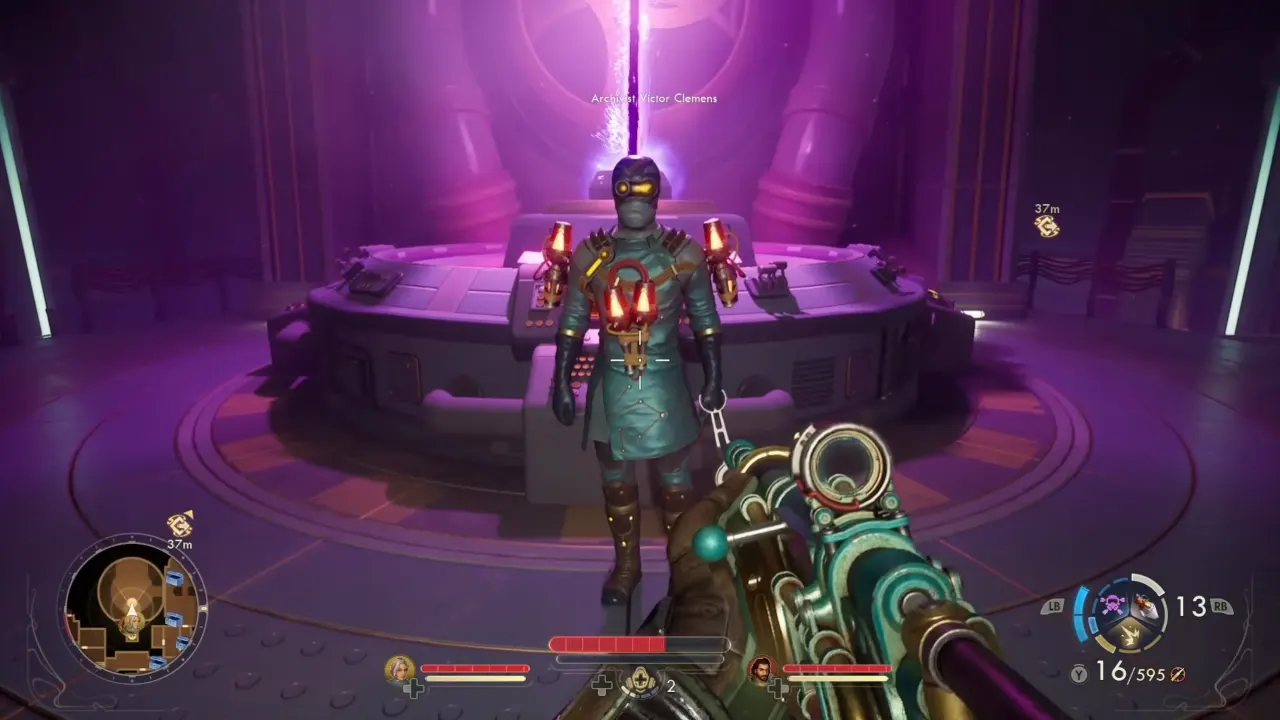Viewport: 1280px width, 720px height.
Task: Expand the left companion's d-pad command cross
Action: [413, 686]
